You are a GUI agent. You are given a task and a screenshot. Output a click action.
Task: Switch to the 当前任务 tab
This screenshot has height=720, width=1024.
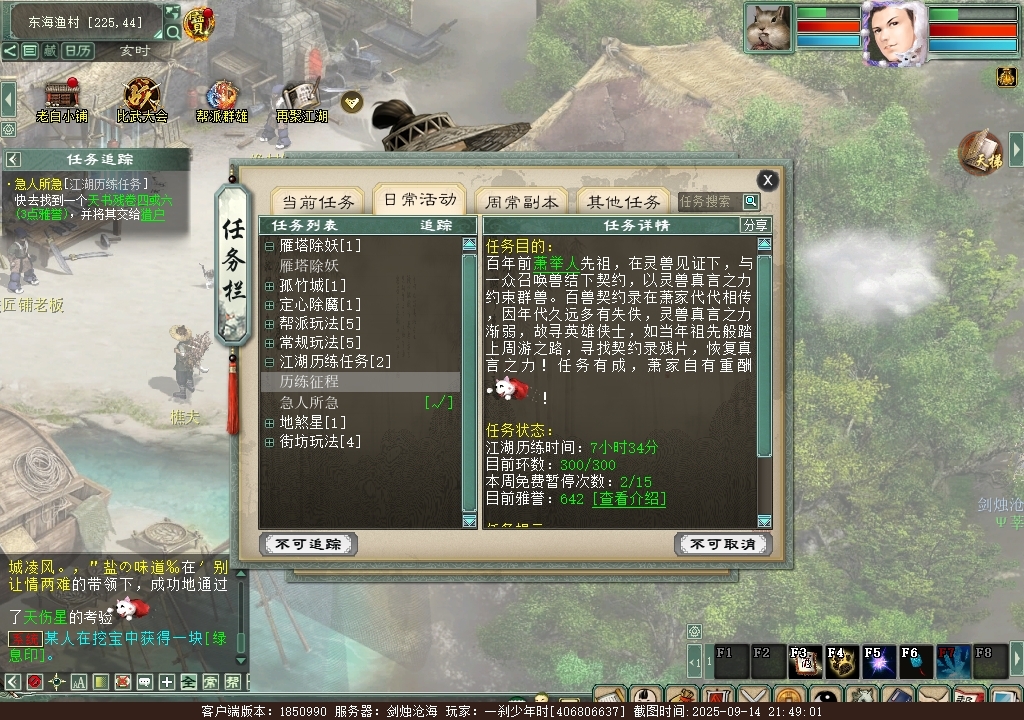pyautogui.click(x=318, y=201)
